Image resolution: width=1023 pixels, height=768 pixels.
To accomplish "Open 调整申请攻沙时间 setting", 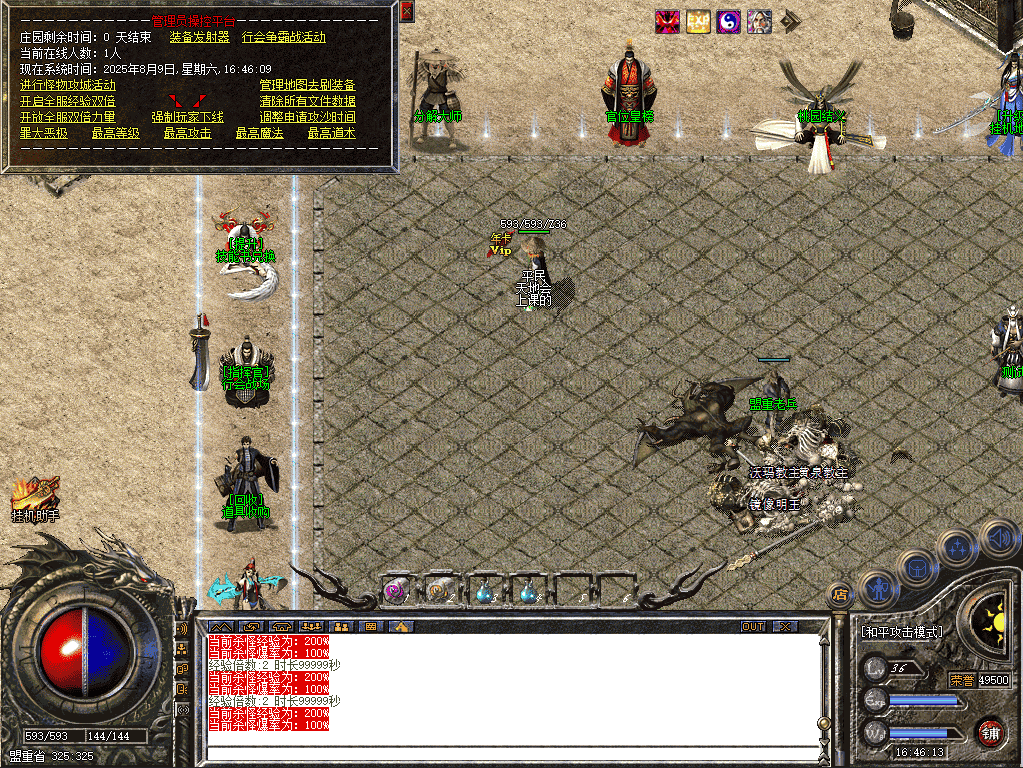I will pyautogui.click(x=307, y=117).
